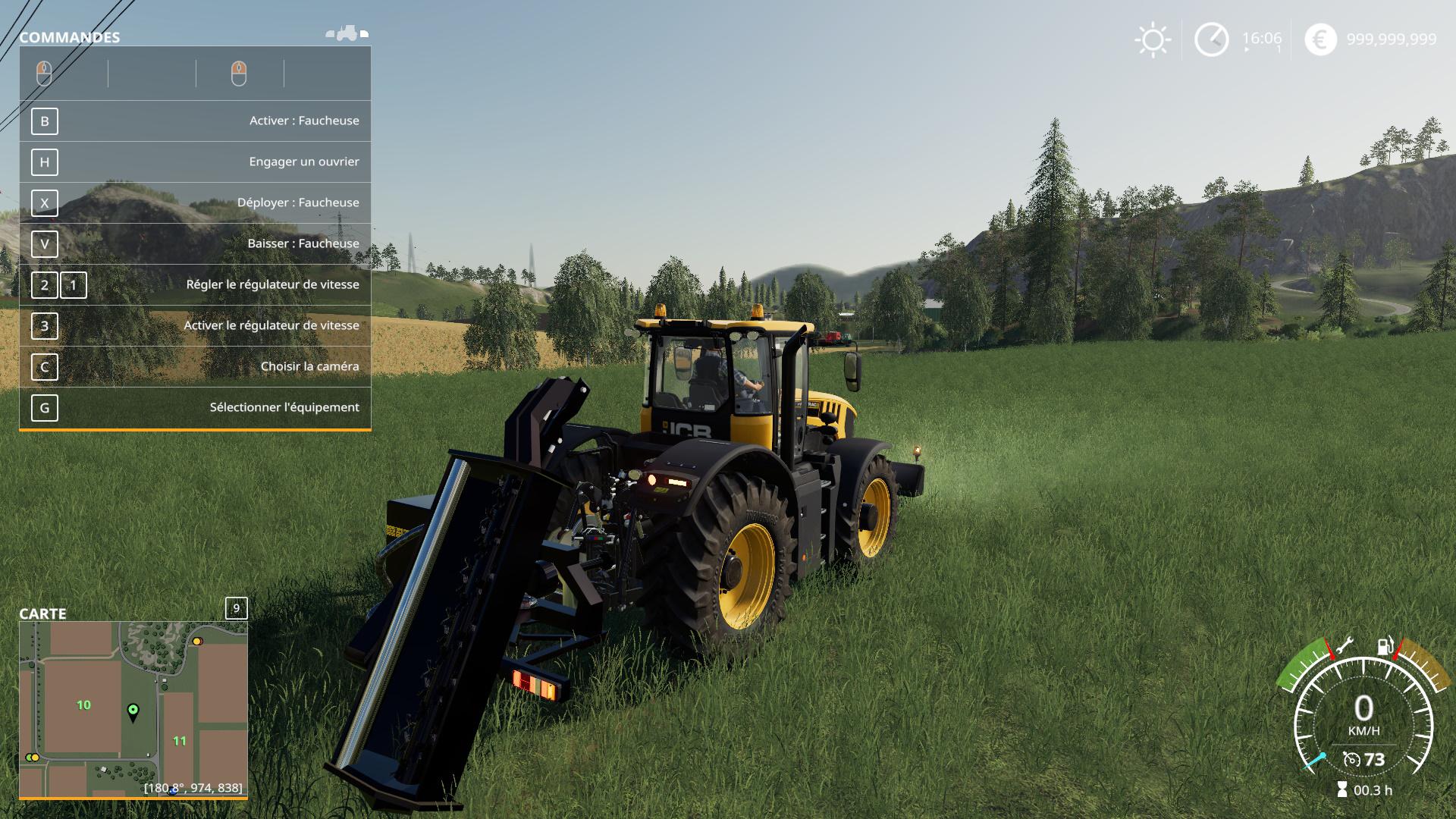Image resolution: width=1456 pixels, height=819 pixels.
Task: Click the fuel pump icon on the gauge
Action: coord(1385,646)
